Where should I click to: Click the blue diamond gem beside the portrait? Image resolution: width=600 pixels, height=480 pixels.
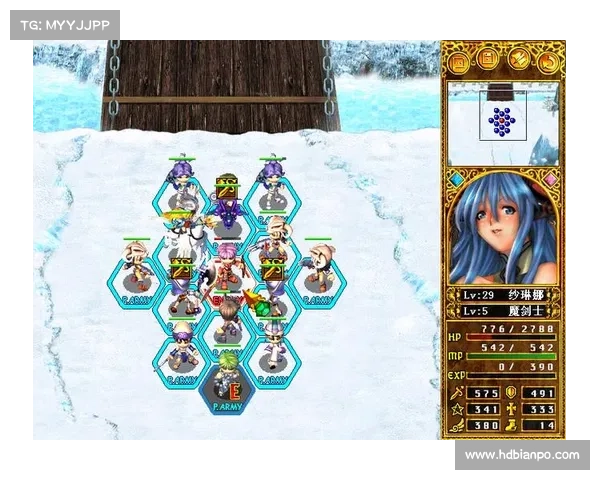point(456,180)
